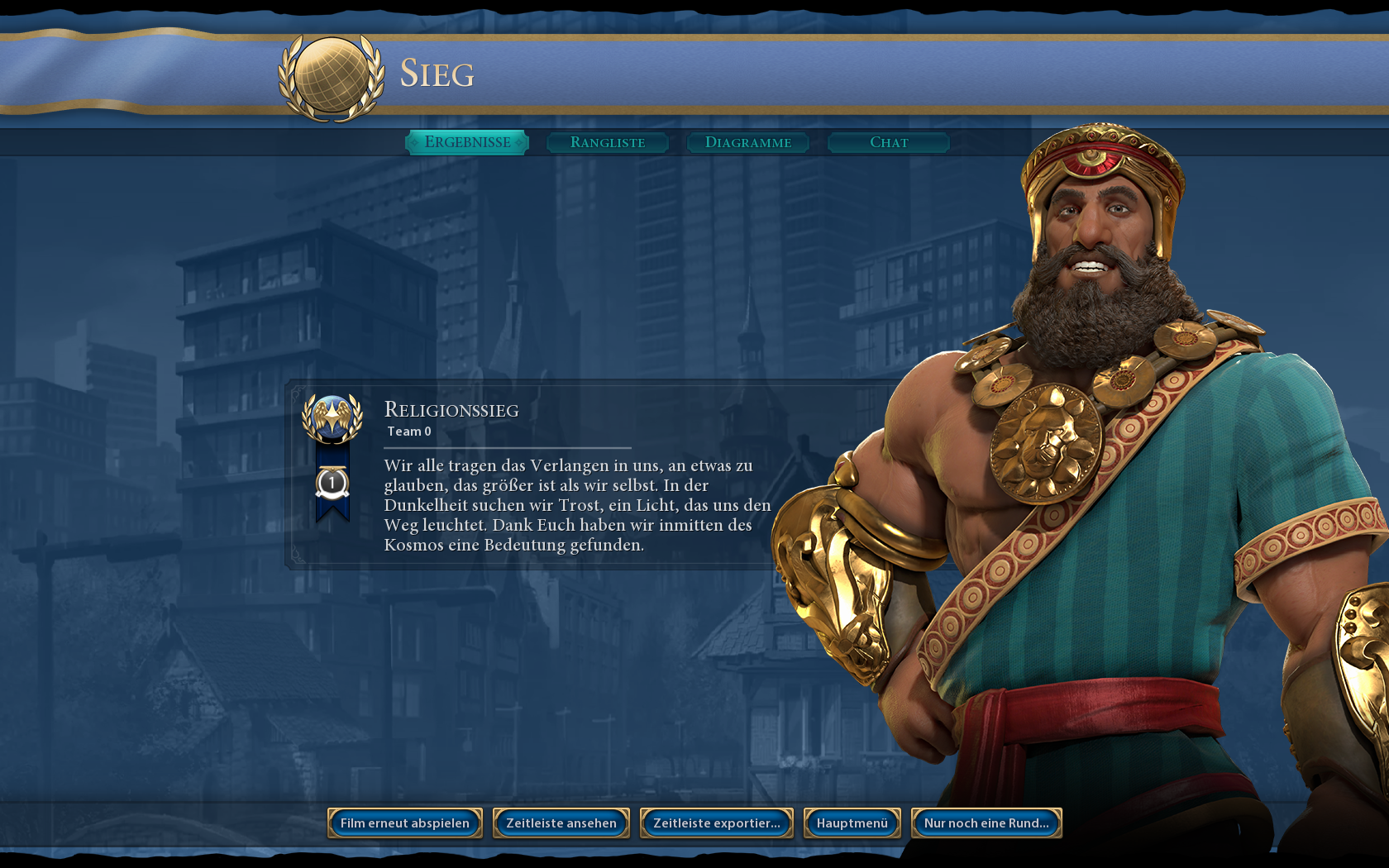Return to the Hauptmenü
This screenshot has height=868, width=1389.
[x=852, y=823]
